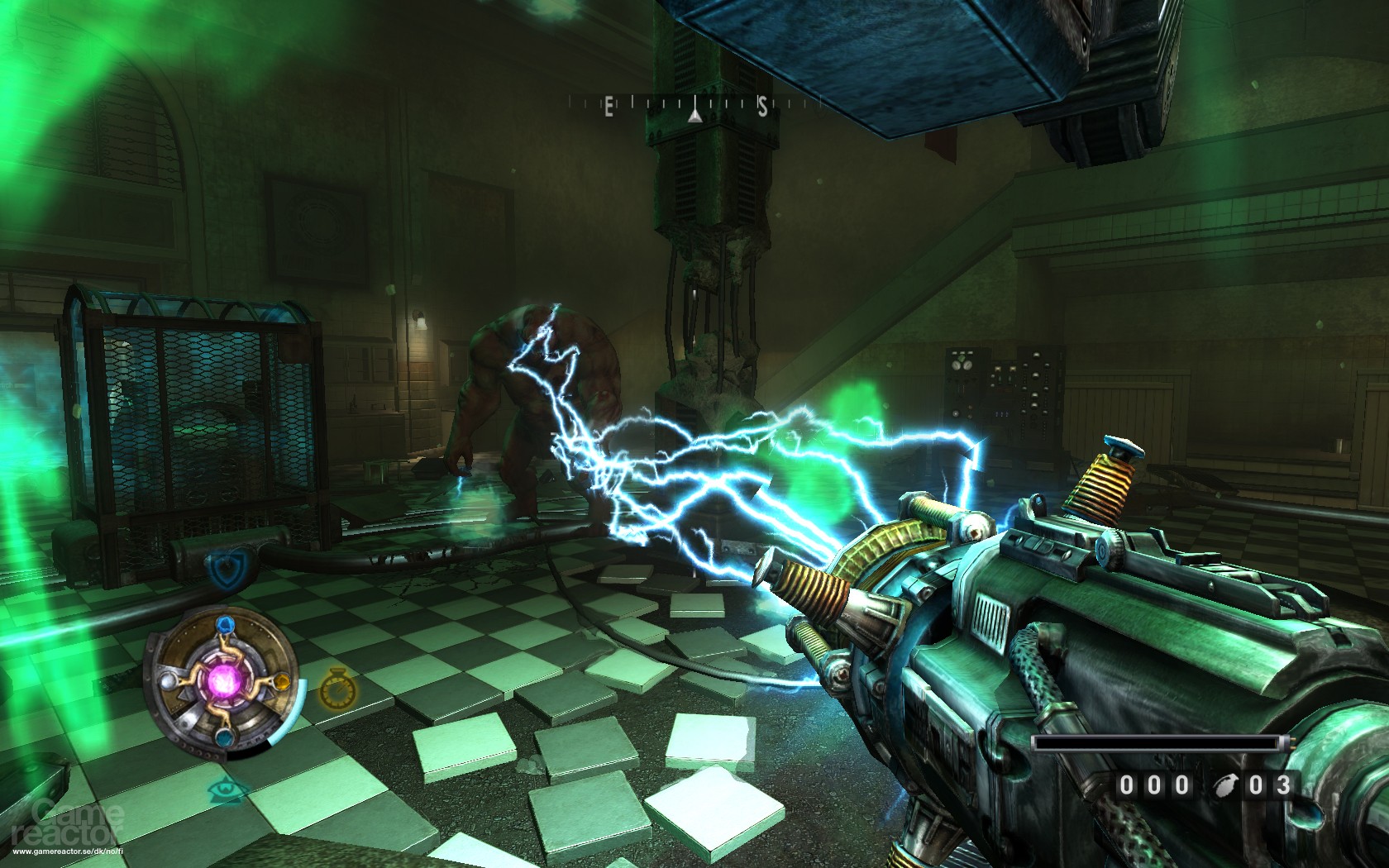This screenshot has height=868, width=1389.
Task: Click the grenade icon in the ammo counter
Action: 1224,785
